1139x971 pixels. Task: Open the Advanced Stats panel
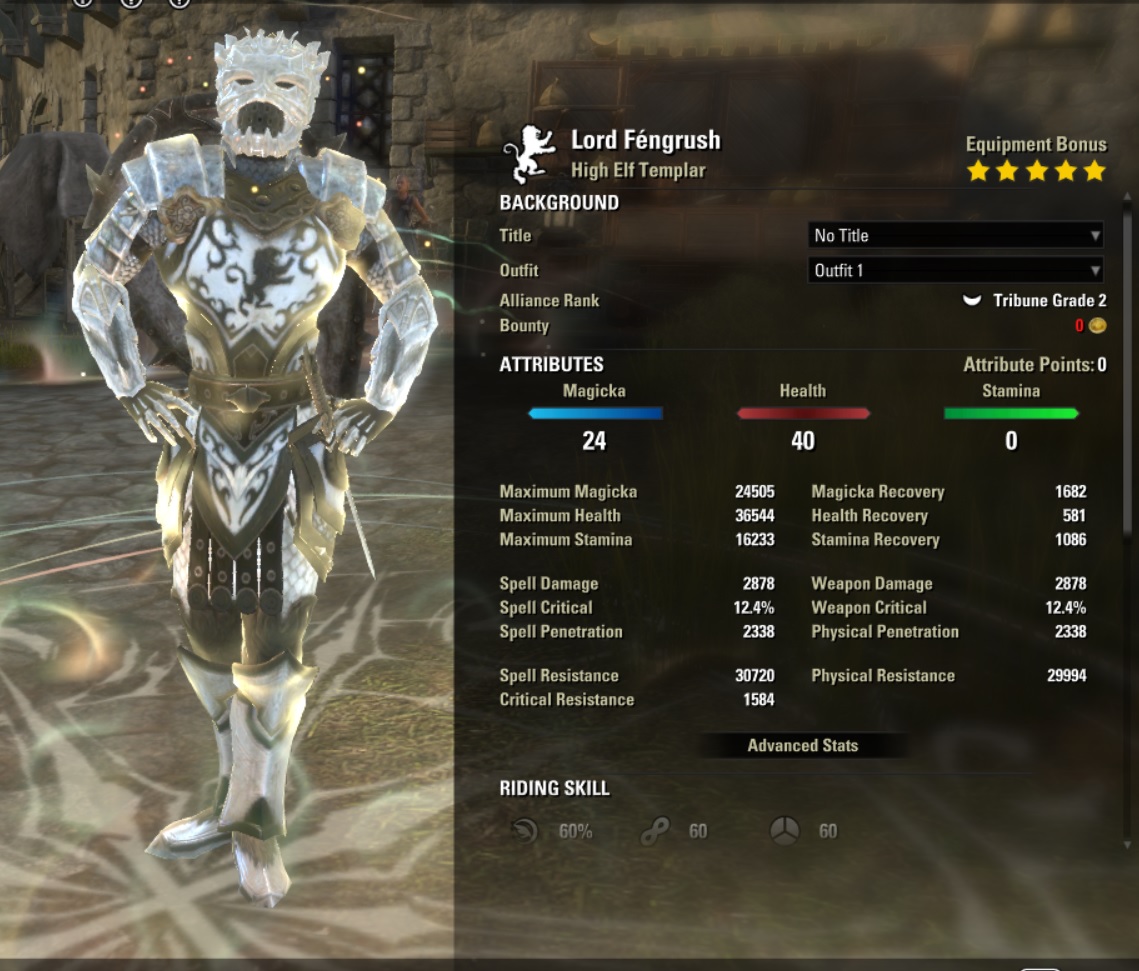point(802,746)
